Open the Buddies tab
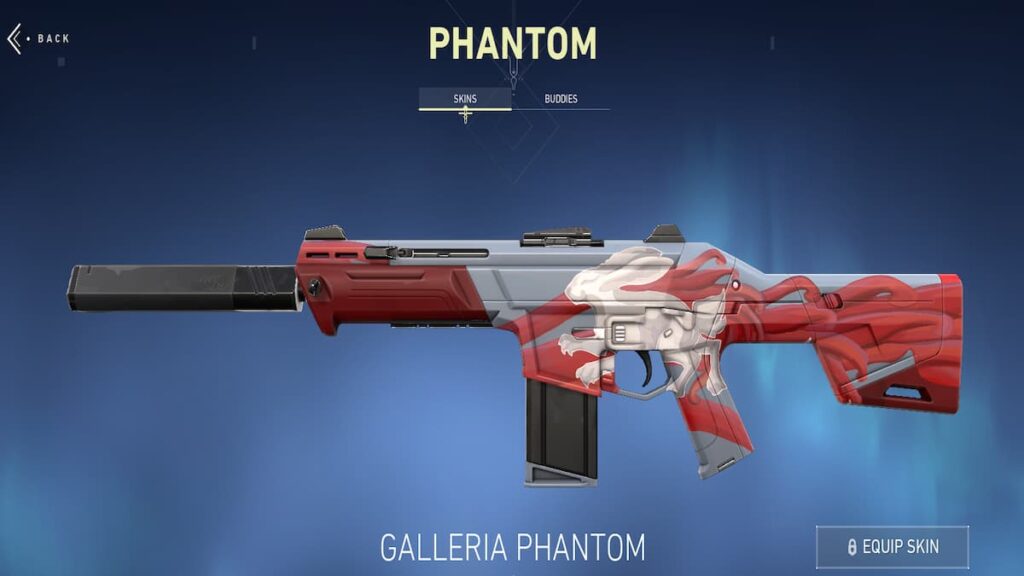Viewport: 1024px width, 576px height. tap(561, 99)
